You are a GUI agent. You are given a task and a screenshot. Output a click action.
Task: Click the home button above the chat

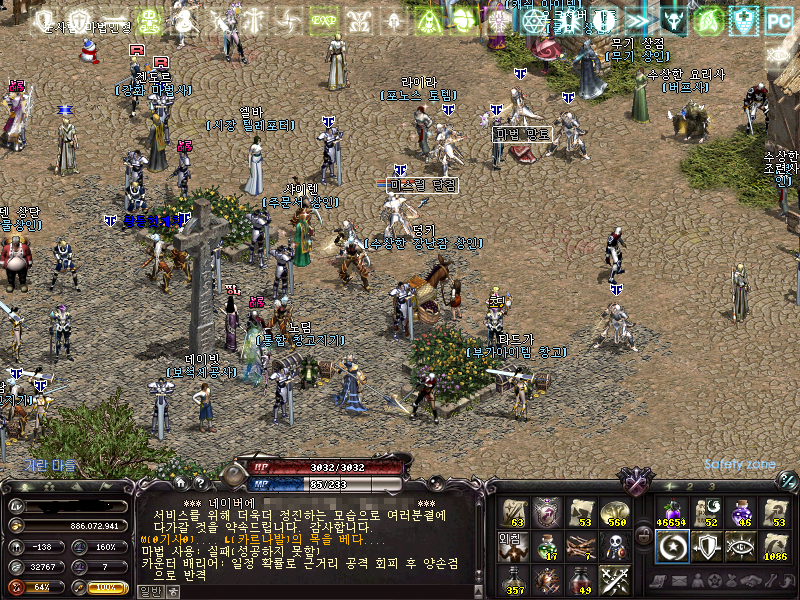[182, 483]
